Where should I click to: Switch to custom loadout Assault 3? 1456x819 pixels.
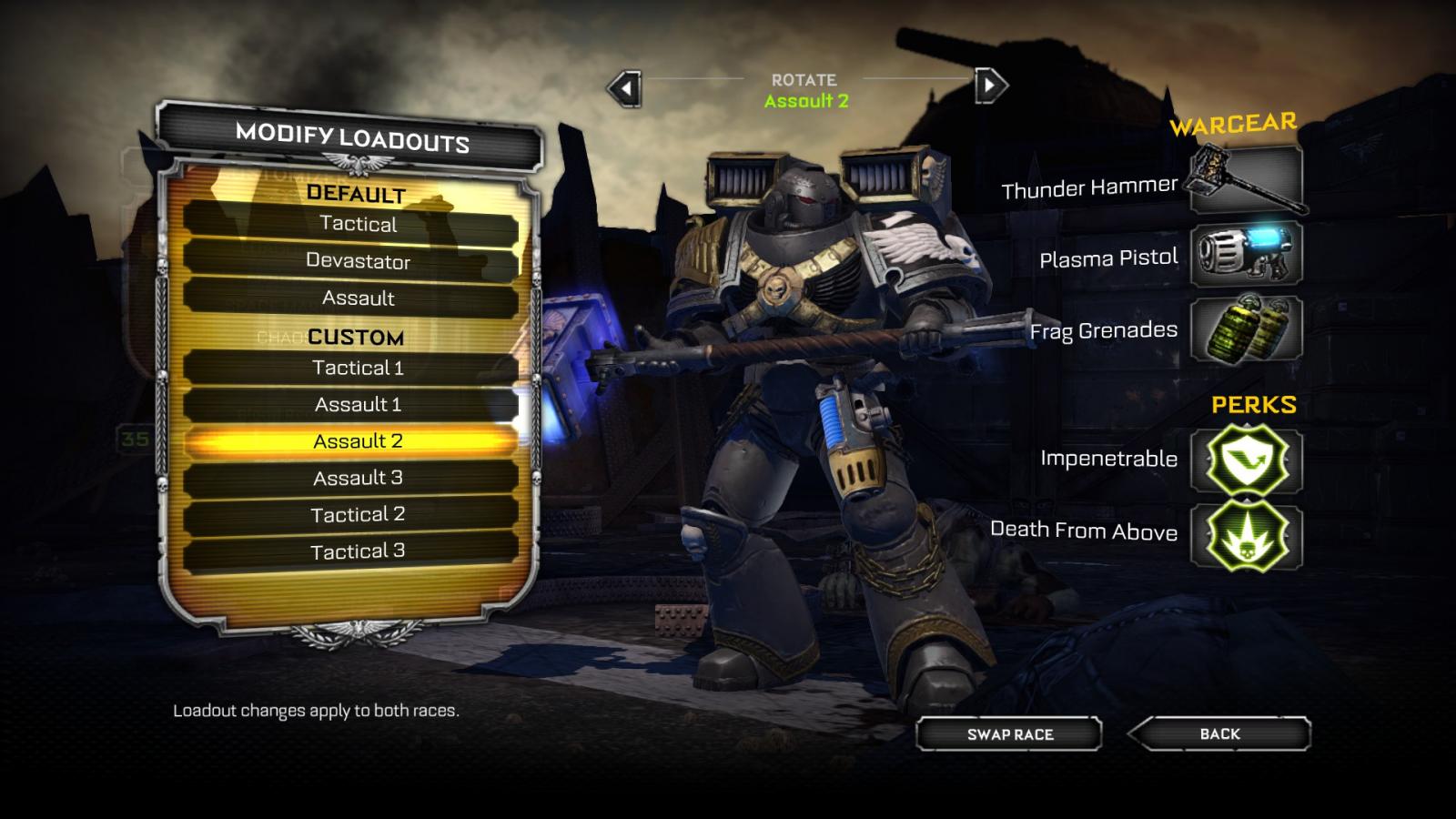tap(358, 478)
